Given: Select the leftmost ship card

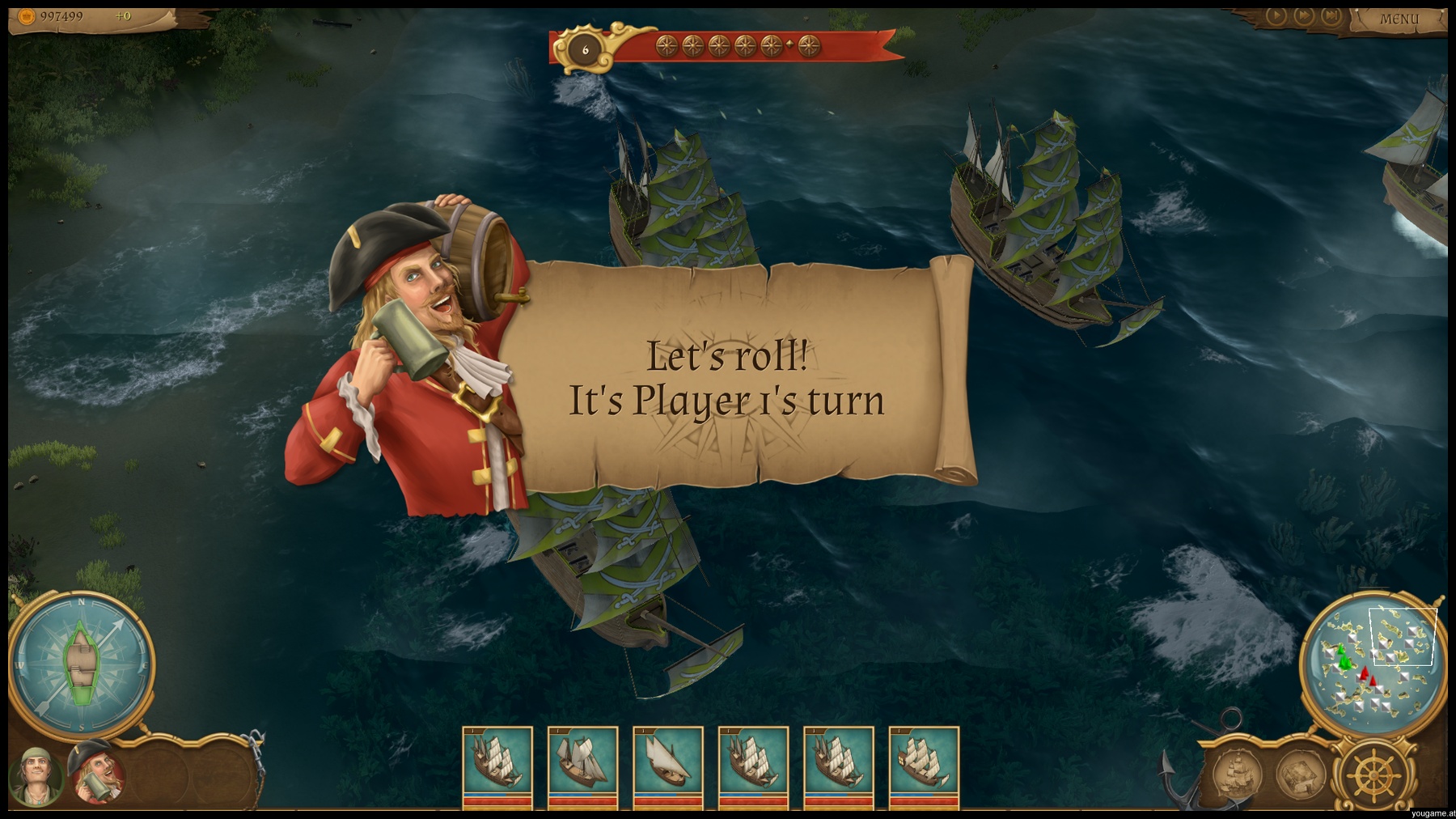Looking at the screenshot, I should (497, 766).
